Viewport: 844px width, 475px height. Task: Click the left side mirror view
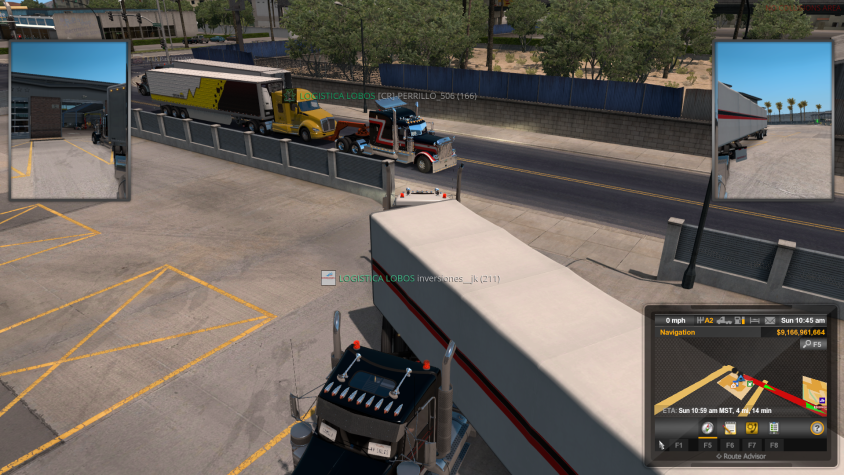point(69,119)
